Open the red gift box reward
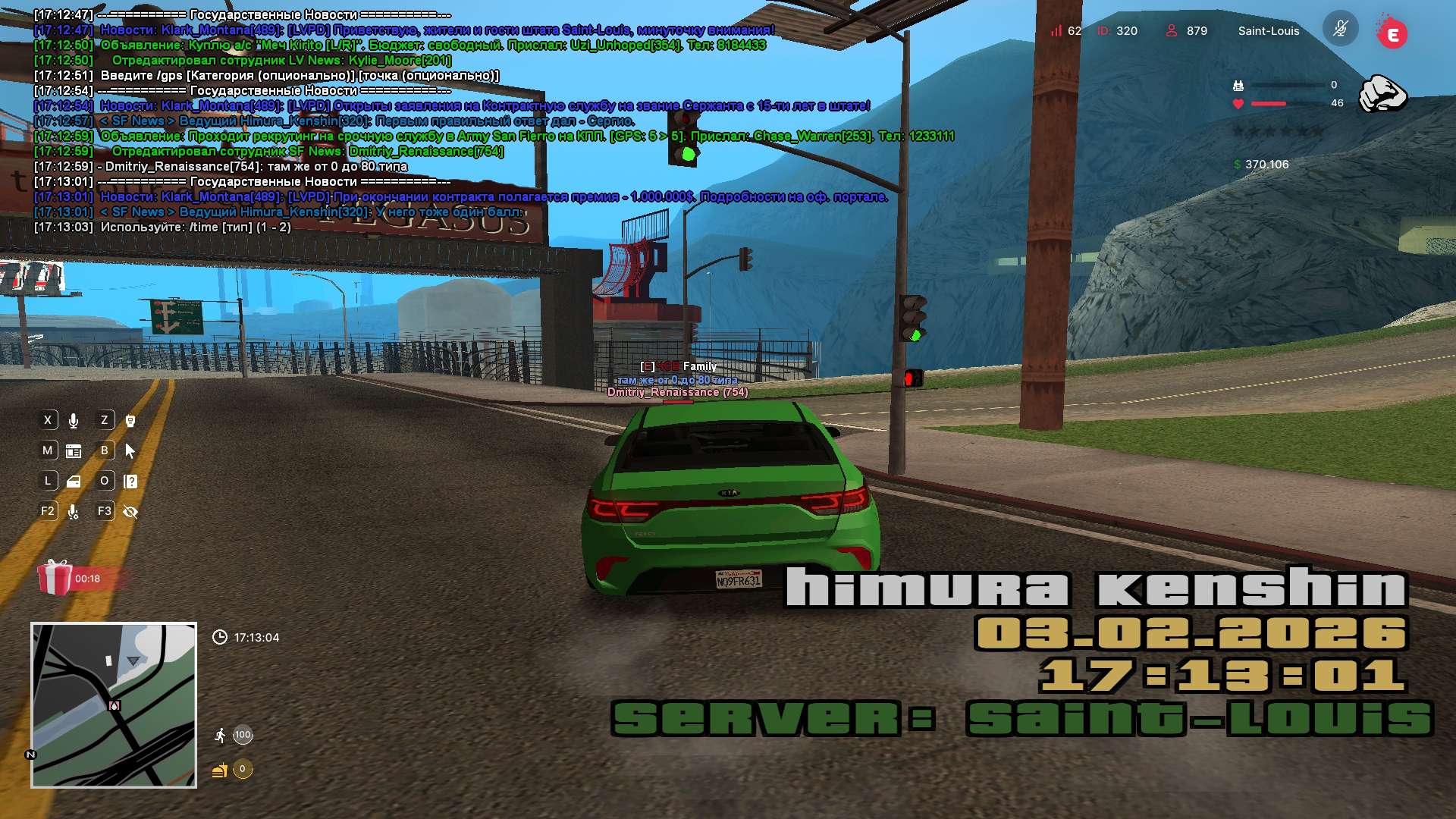Screen dimensions: 1456x819 55,578
